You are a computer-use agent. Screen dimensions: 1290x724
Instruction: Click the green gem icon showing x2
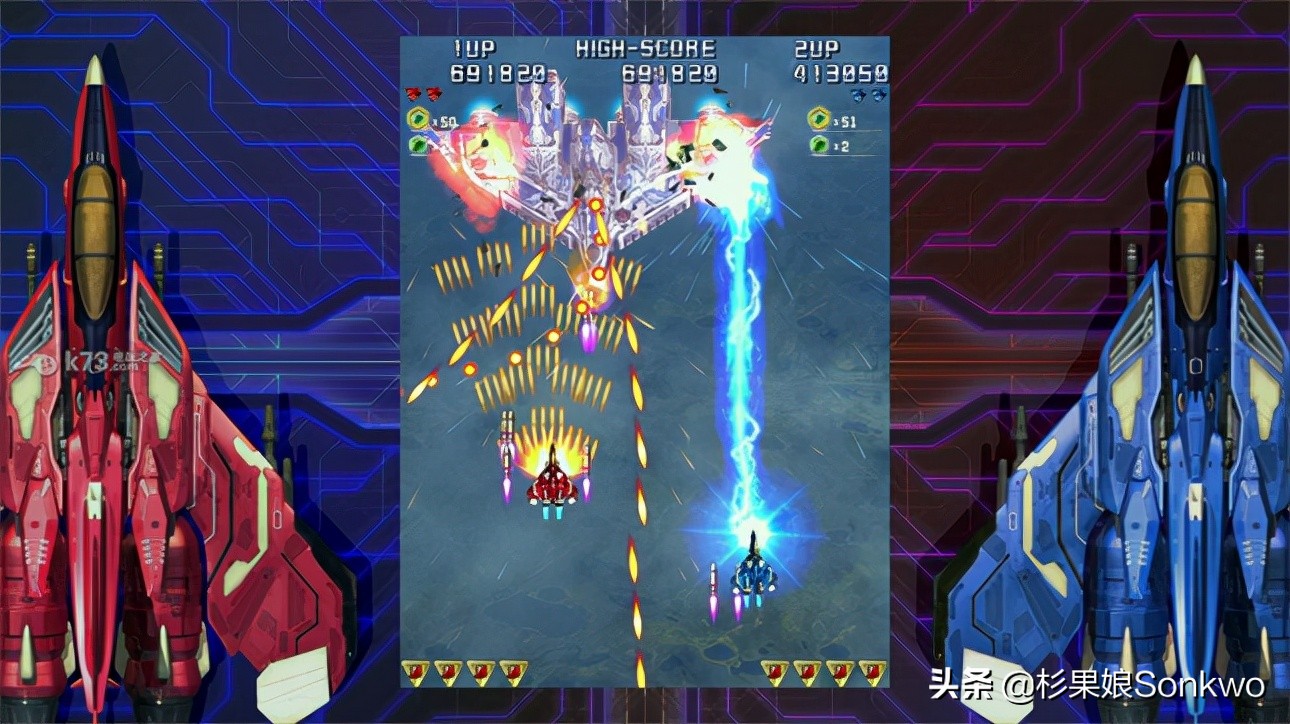pyautogui.click(x=820, y=145)
